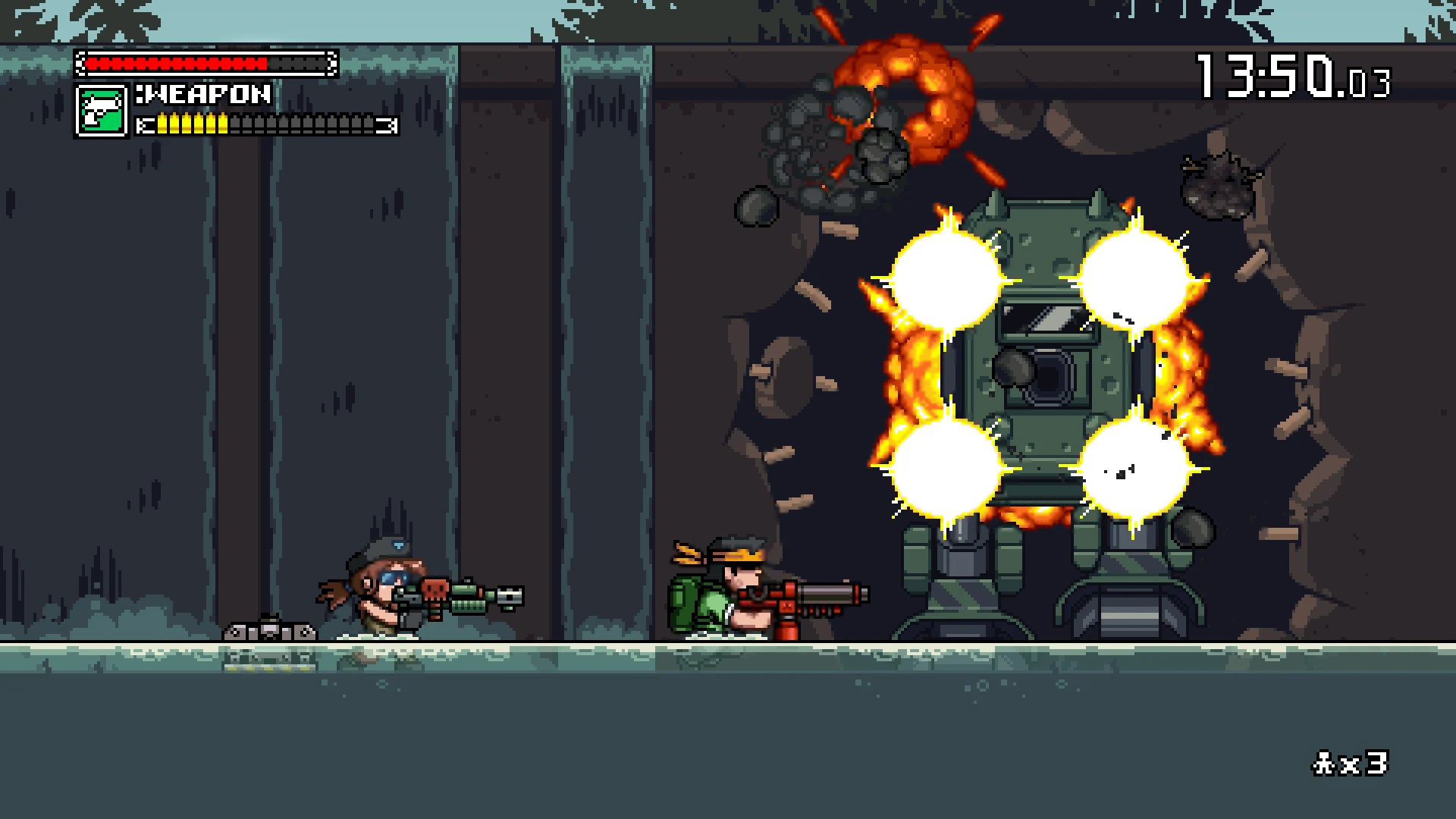
Task: Click the blue emblem on the left character's cap
Action: coord(398,544)
